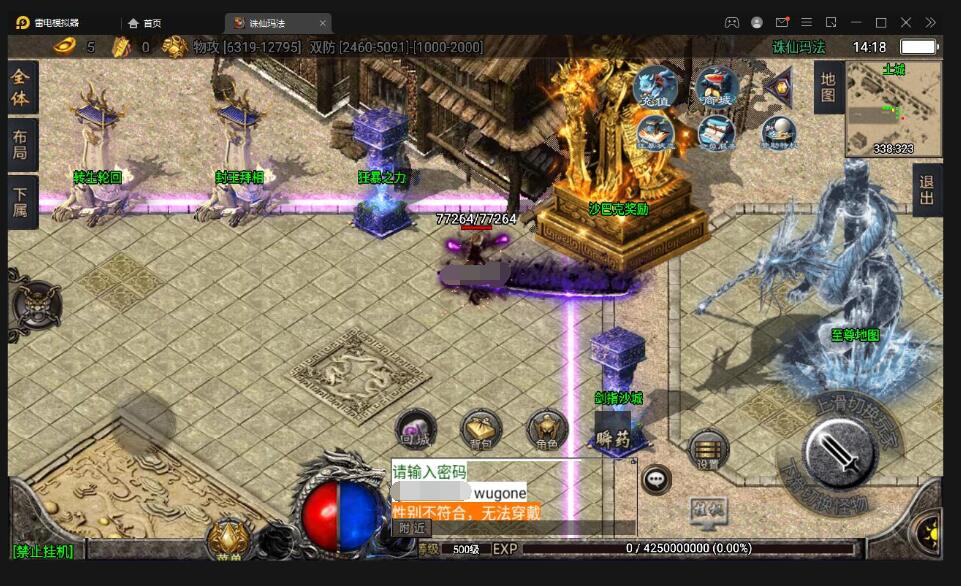Select the 附近 nearby chat channel

coord(412,527)
